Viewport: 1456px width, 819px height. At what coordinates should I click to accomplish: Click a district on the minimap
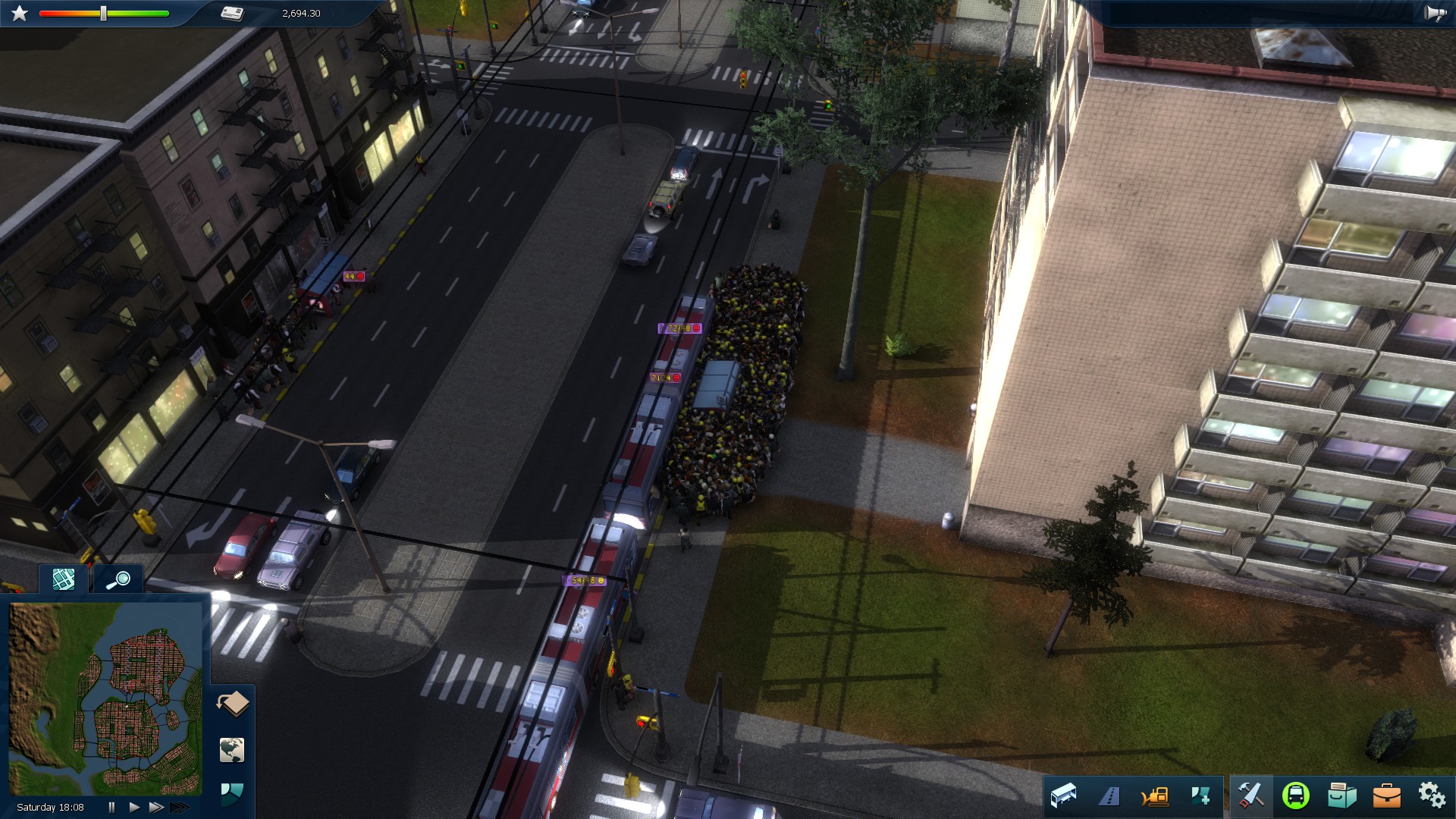point(121,728)
